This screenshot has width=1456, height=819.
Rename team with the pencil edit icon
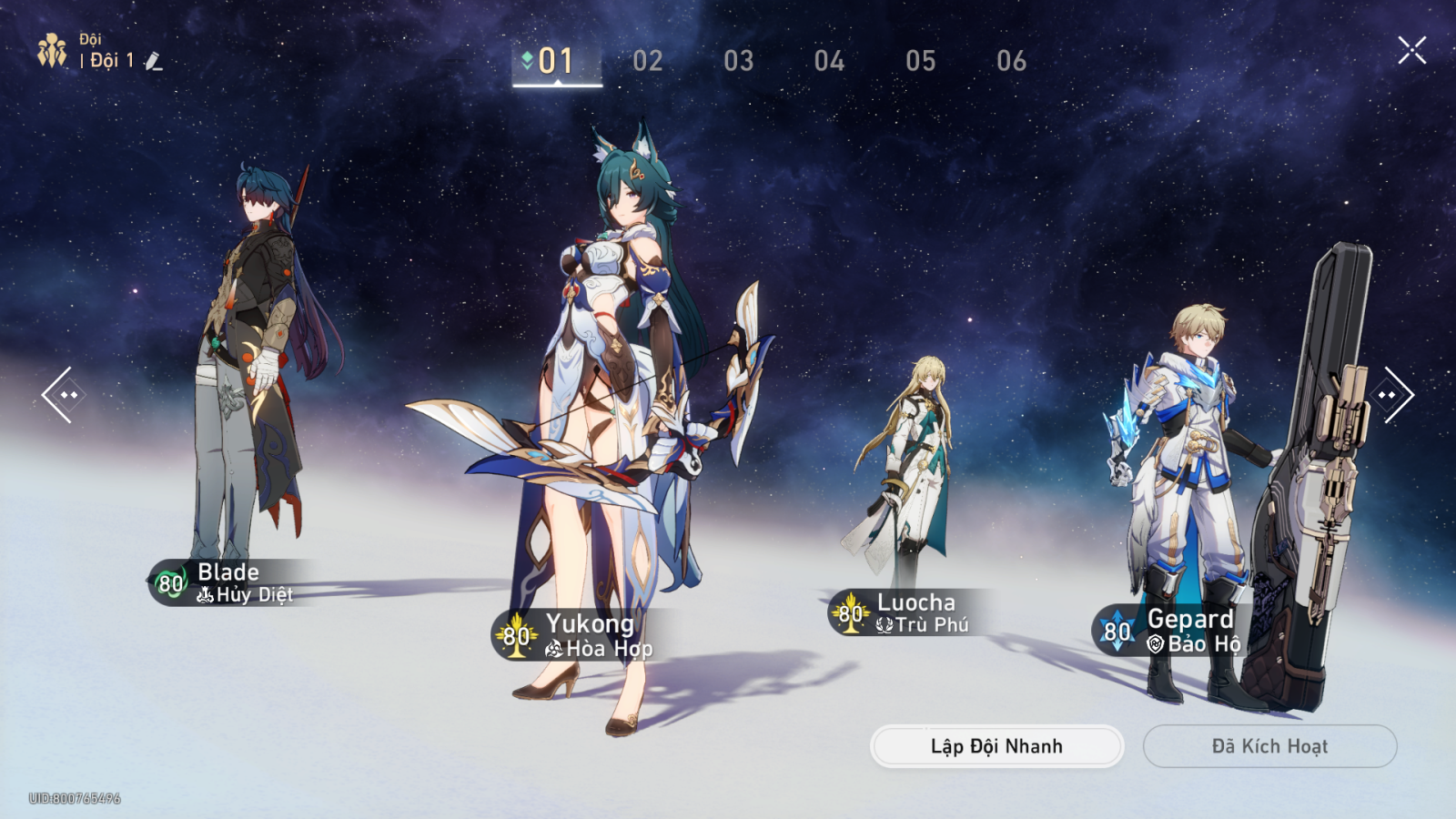(154, 61)
